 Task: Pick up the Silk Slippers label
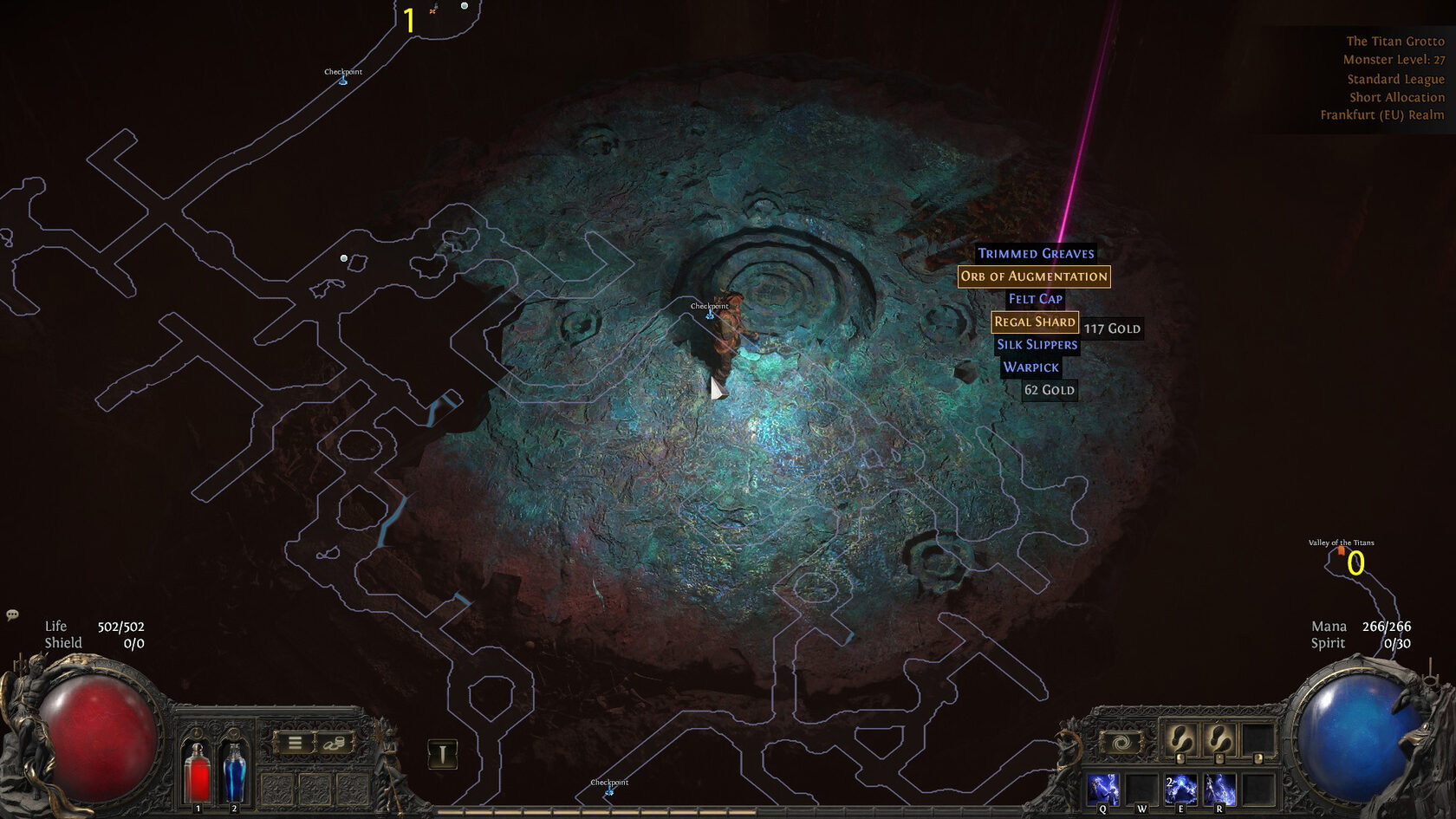click(1037, 345)
